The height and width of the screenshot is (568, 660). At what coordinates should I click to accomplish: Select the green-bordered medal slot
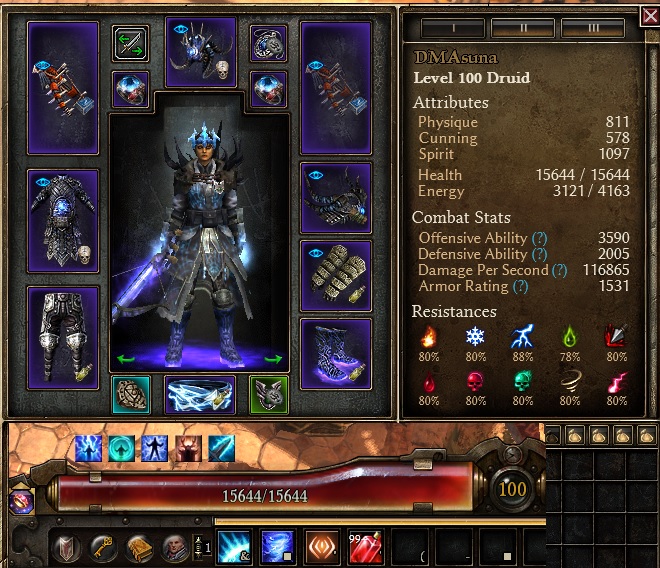pyautogui.click(x=269, y=395)
